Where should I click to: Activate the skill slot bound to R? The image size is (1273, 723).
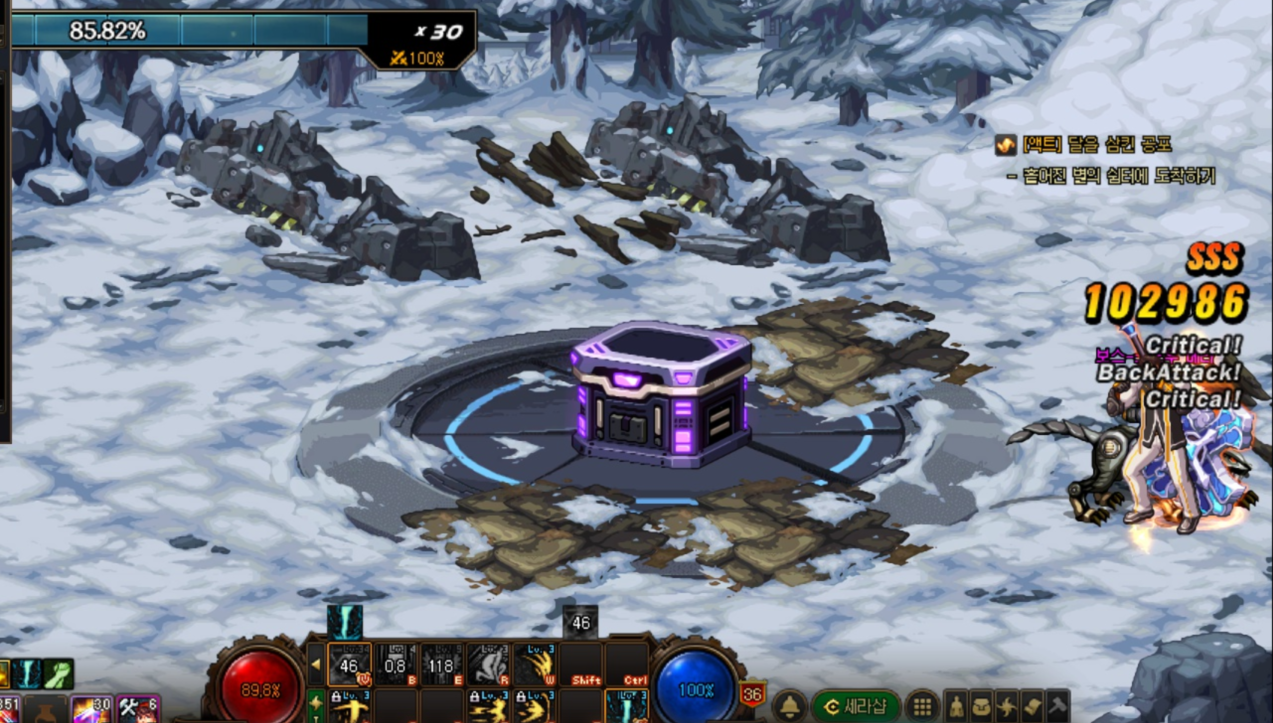click(x=488, y=664)
